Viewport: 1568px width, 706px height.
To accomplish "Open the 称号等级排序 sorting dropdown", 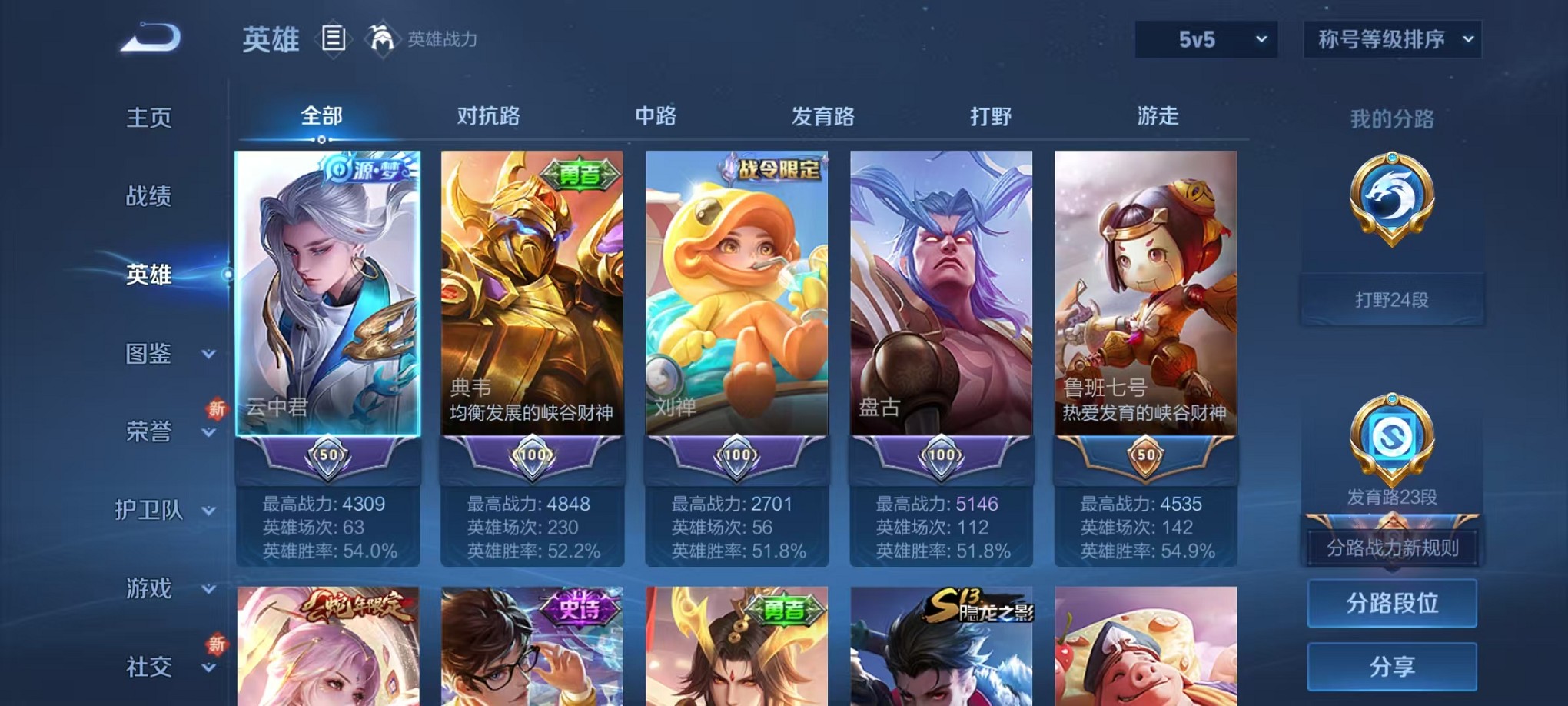I will (x=1391, y=38).
